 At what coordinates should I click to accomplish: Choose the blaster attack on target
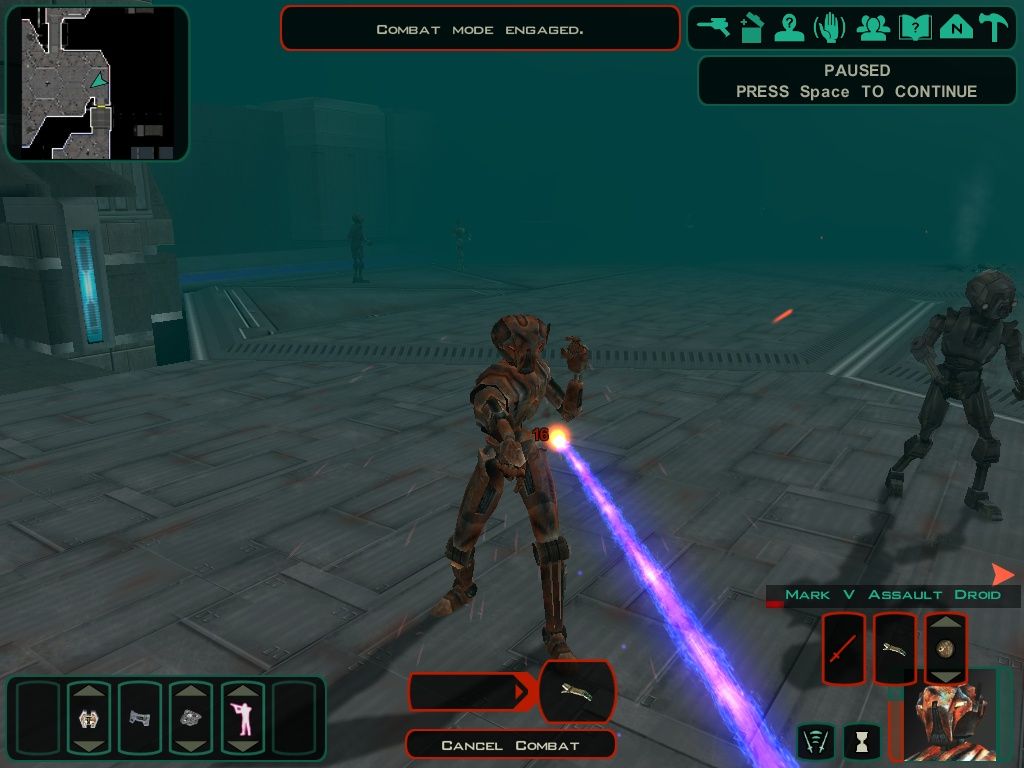pyautogui.click(x=895, y=649)
